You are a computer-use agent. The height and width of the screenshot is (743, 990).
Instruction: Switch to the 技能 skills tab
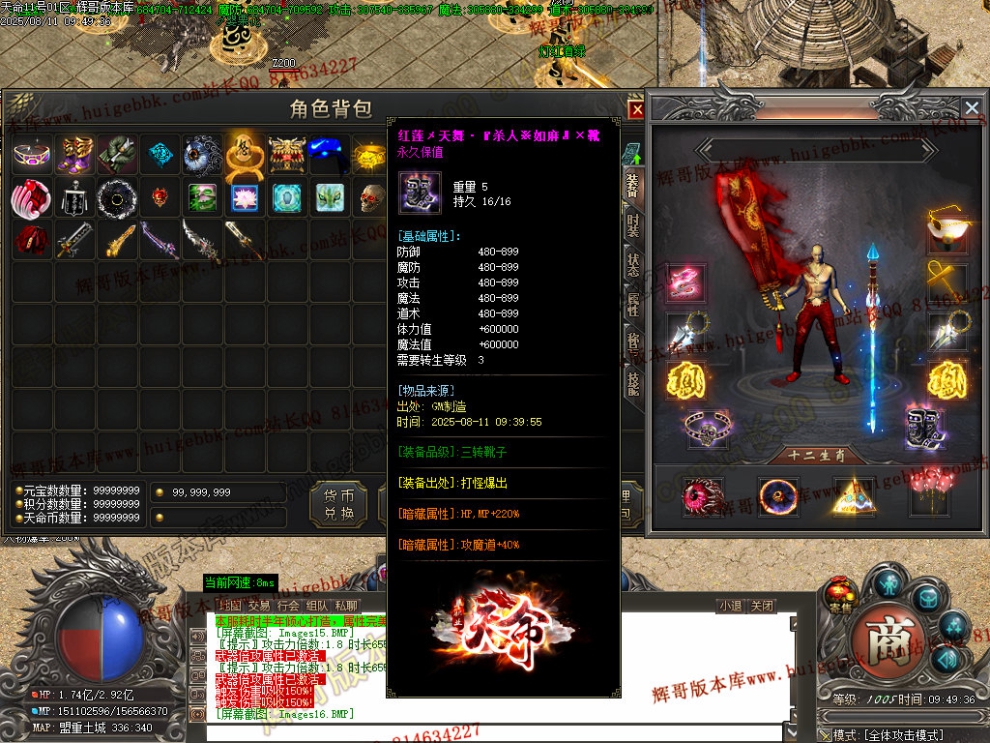click(633, 380)
